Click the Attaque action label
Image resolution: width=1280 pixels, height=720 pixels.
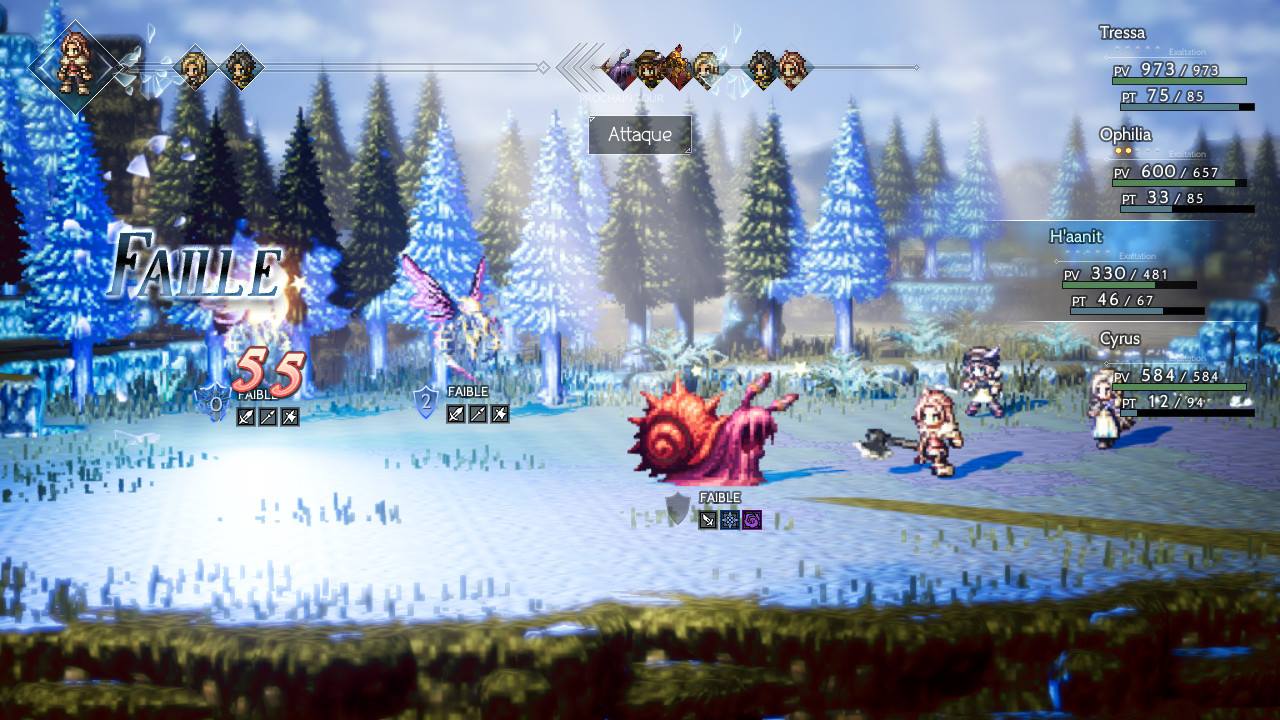640,134
